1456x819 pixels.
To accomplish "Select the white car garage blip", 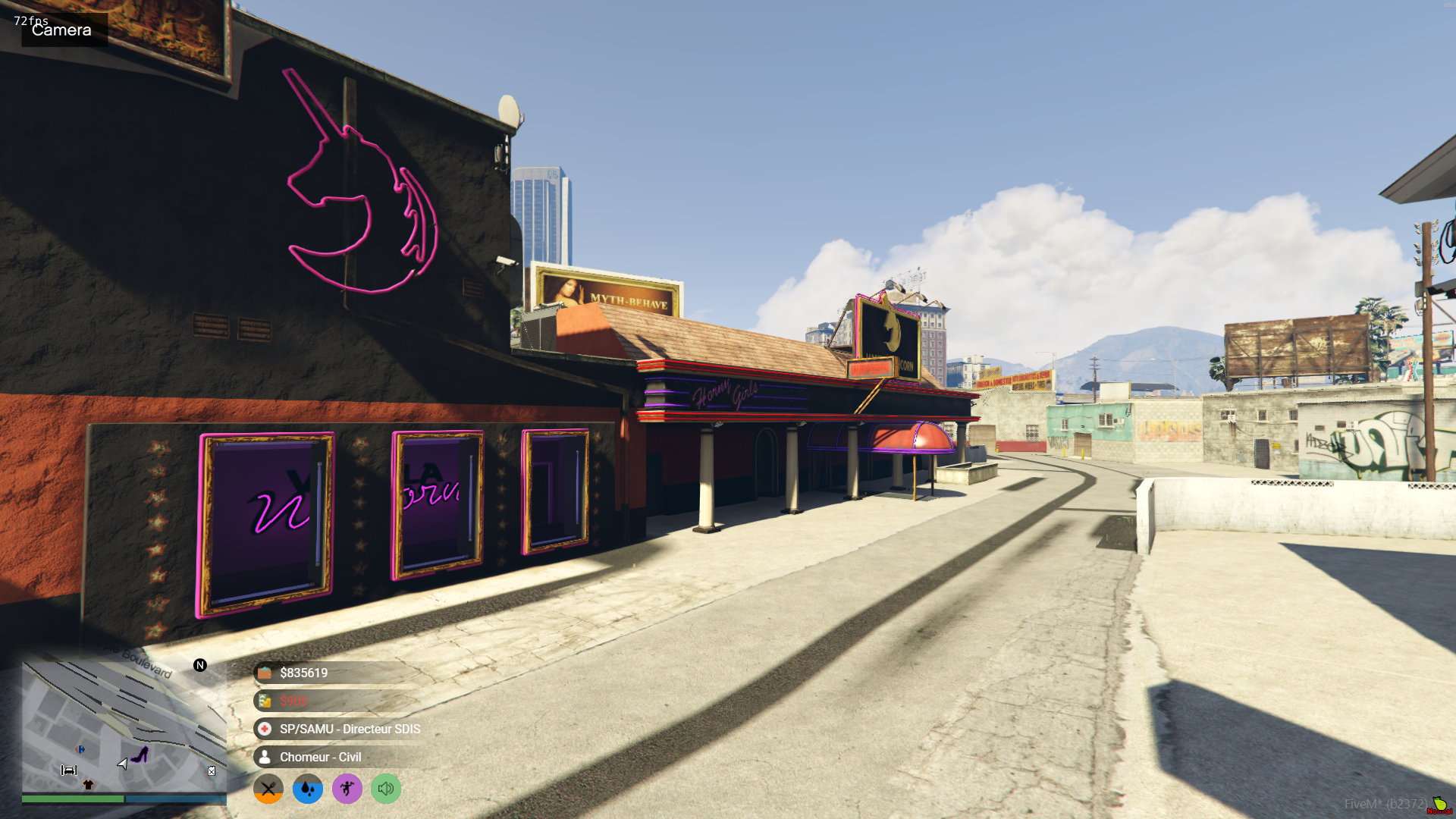I will (x=69, y=770).
